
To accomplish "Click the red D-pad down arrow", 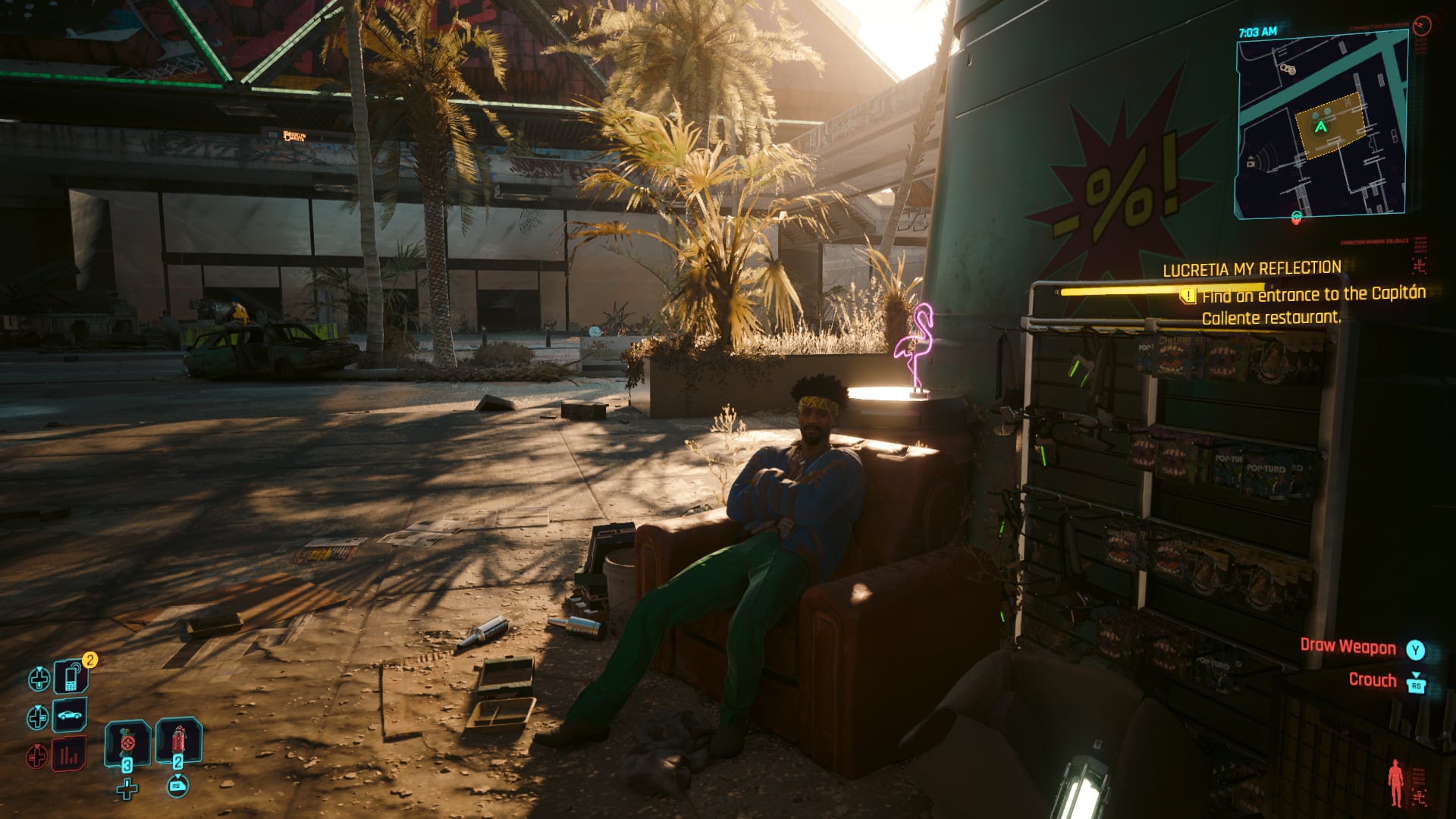I will (37, 755).
